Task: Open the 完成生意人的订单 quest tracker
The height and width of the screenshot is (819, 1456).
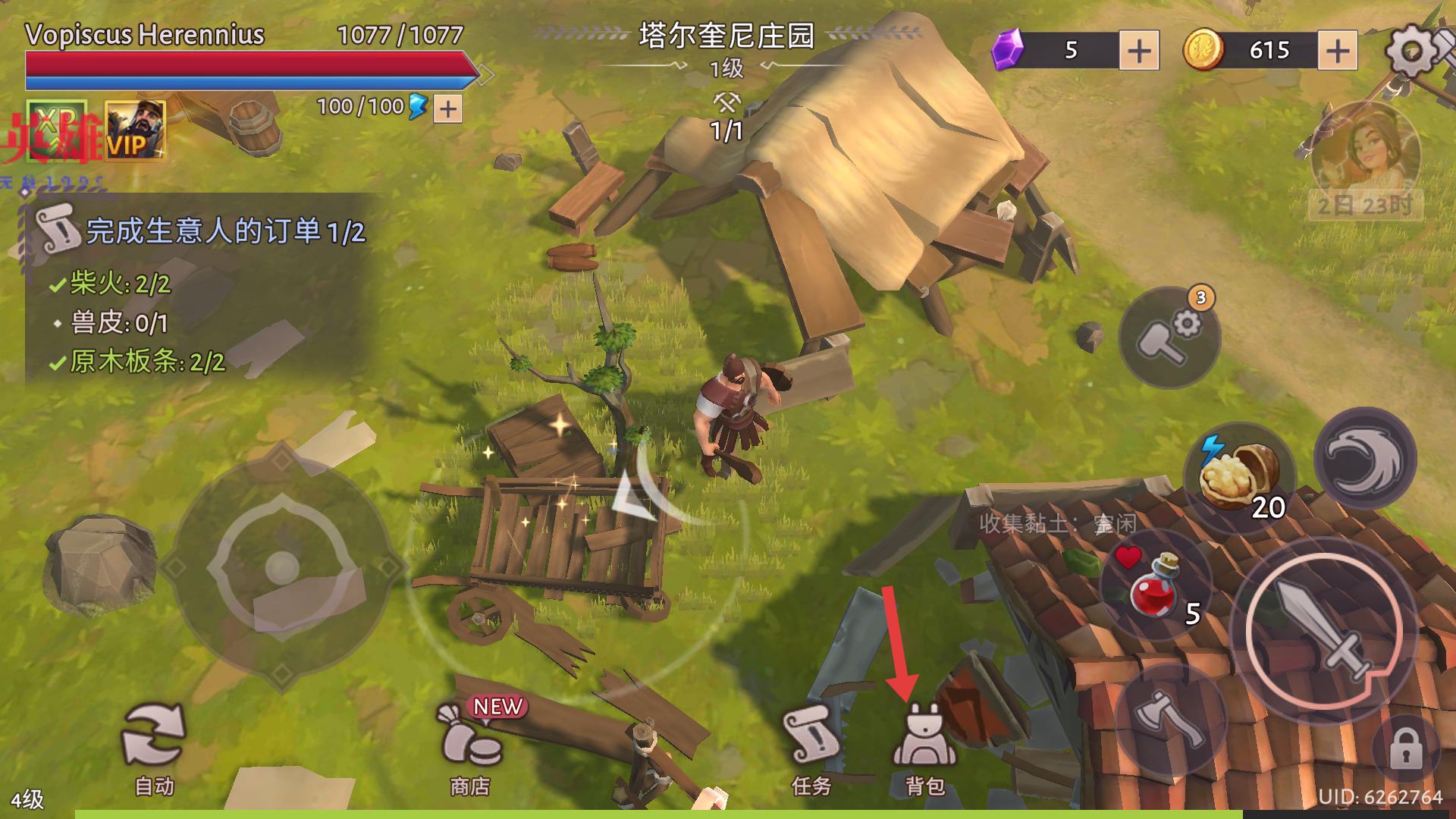Action: pos(205,231)
